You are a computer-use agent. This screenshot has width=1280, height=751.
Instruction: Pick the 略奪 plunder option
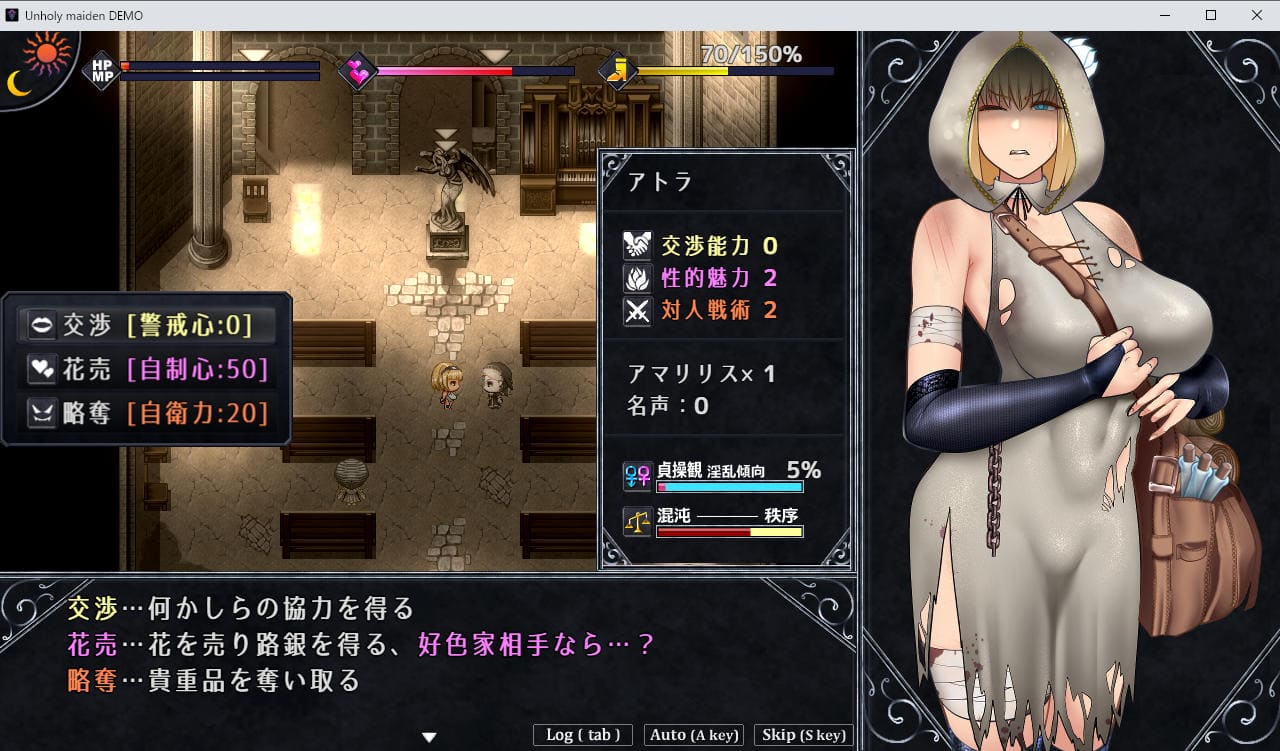[x=146, y=413]
